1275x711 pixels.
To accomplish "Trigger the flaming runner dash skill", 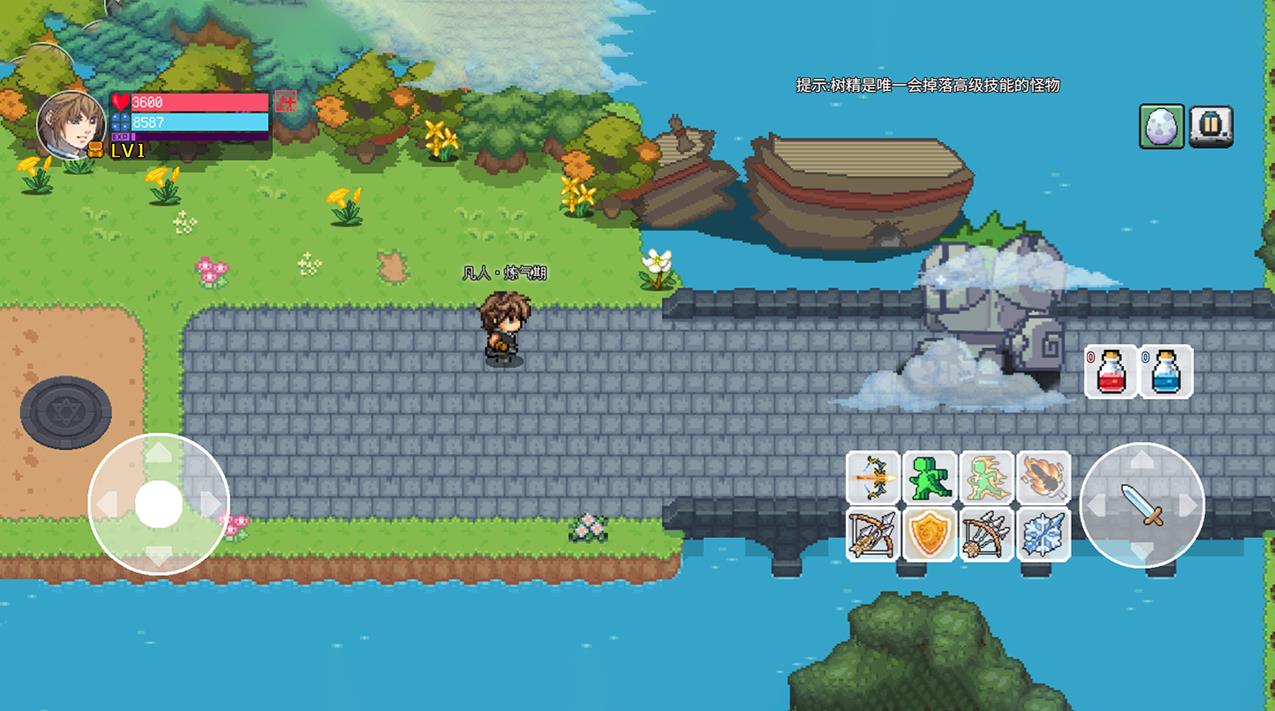I will tap(986, 478).
